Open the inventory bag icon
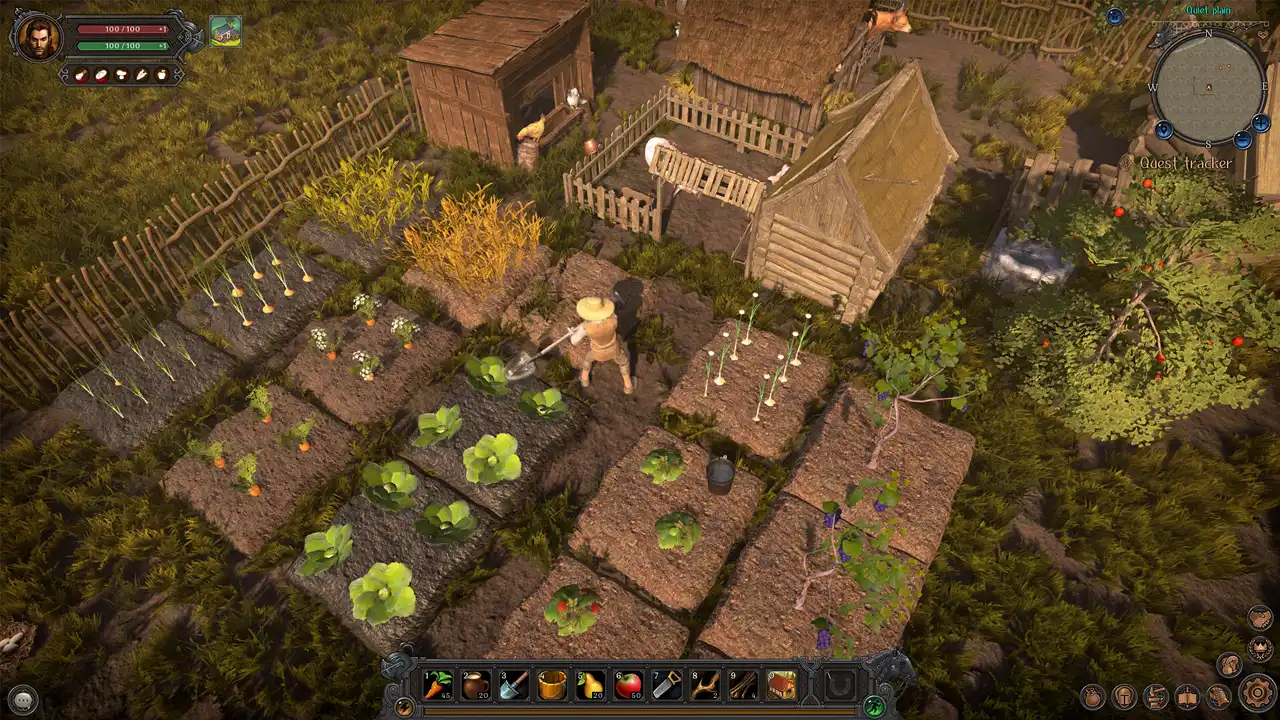 1093,696
